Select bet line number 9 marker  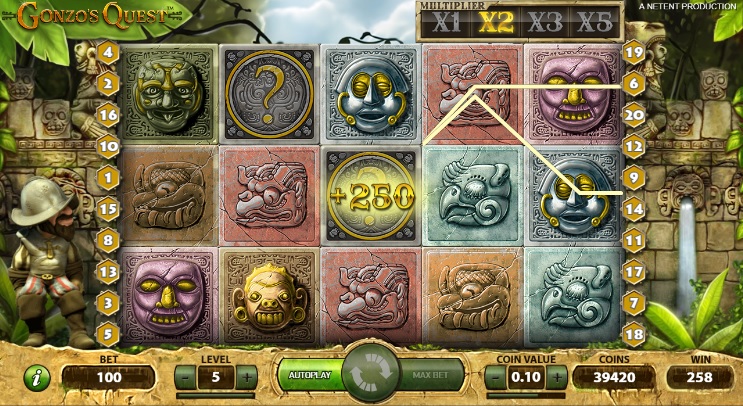[x=633, y=177]
